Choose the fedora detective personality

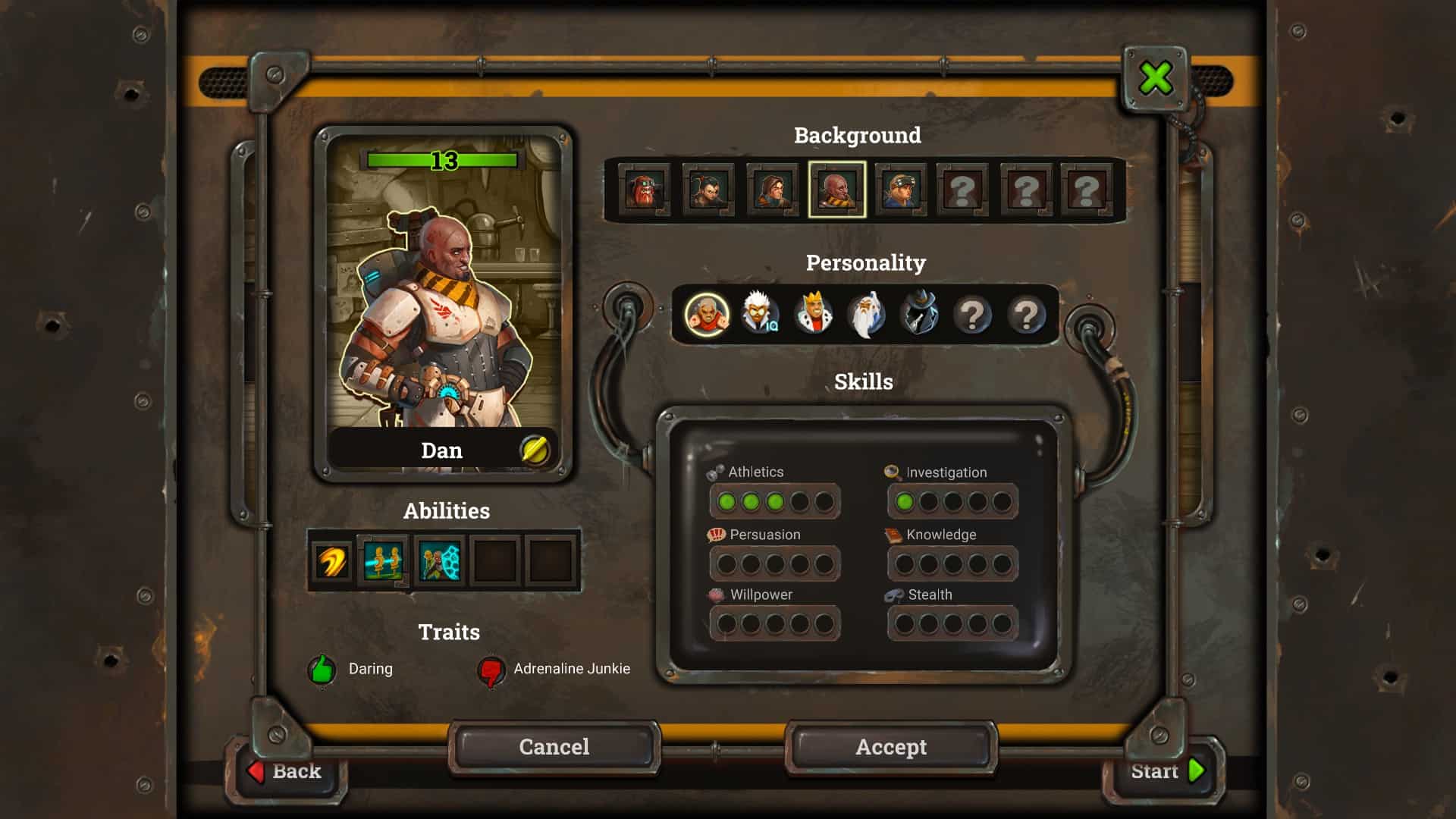[919, 314]
